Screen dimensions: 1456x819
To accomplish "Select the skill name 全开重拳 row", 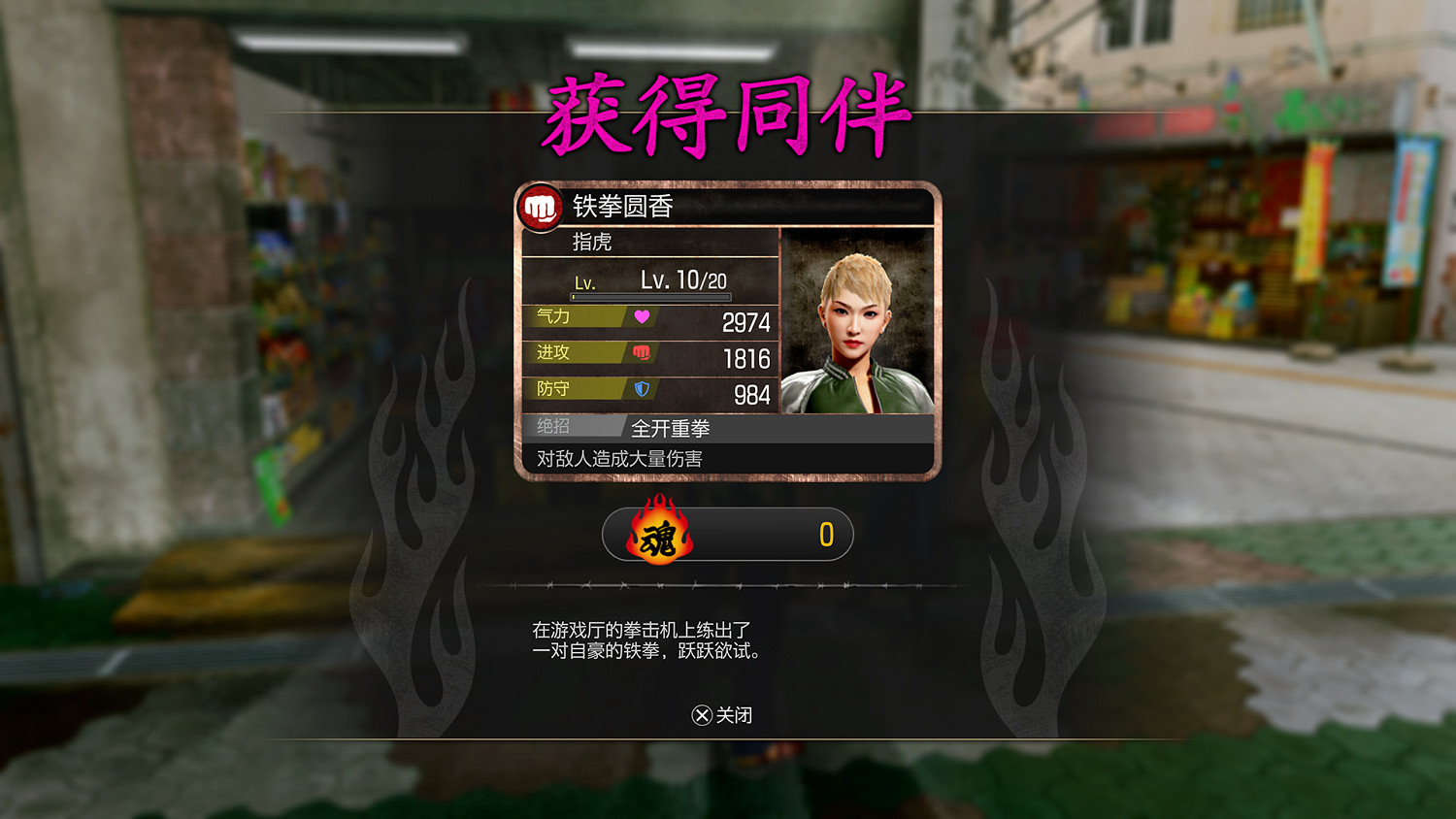I will coord(672,427).
